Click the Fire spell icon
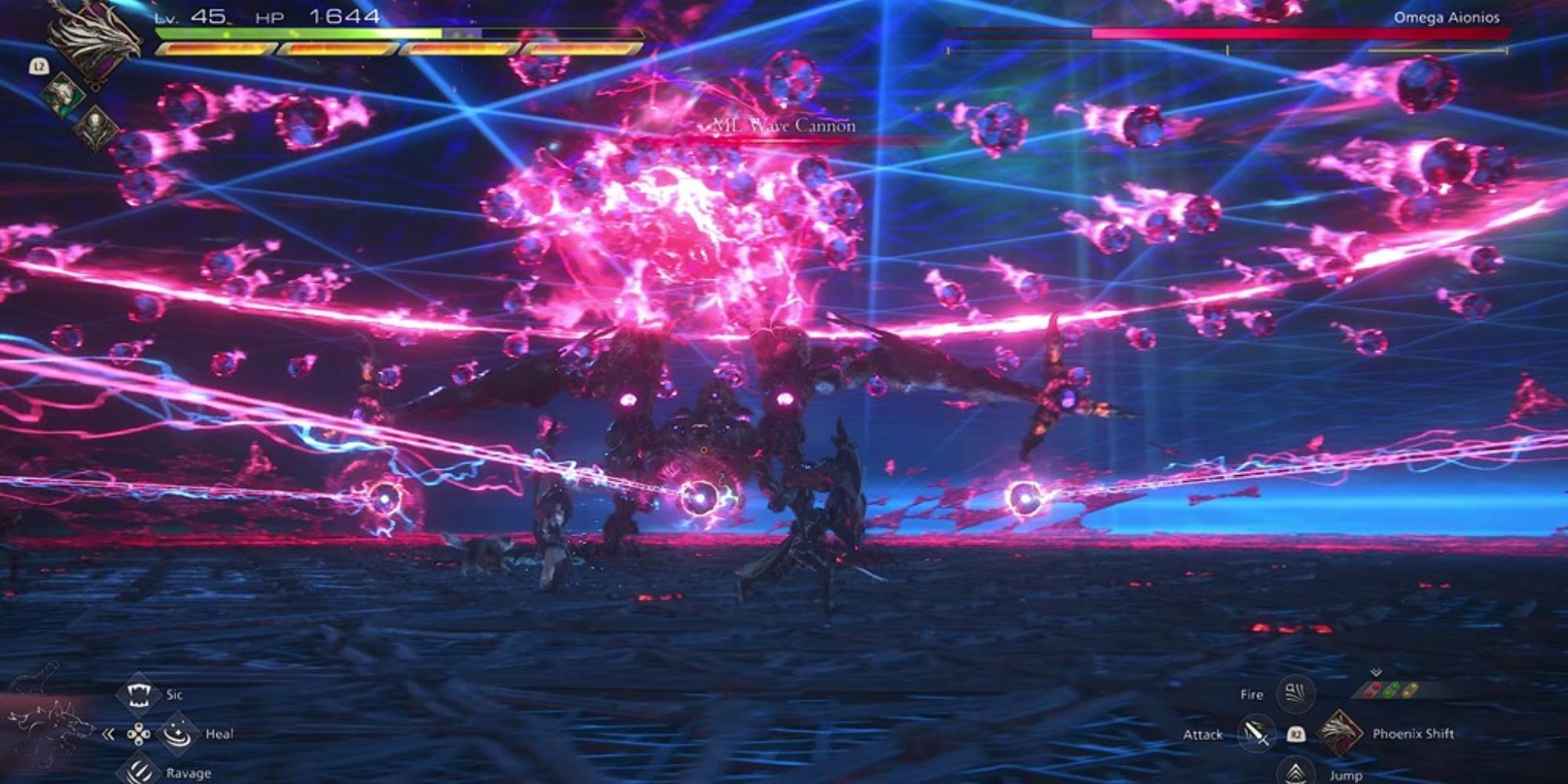1568x784 pixels. [x=1294, y=694]
